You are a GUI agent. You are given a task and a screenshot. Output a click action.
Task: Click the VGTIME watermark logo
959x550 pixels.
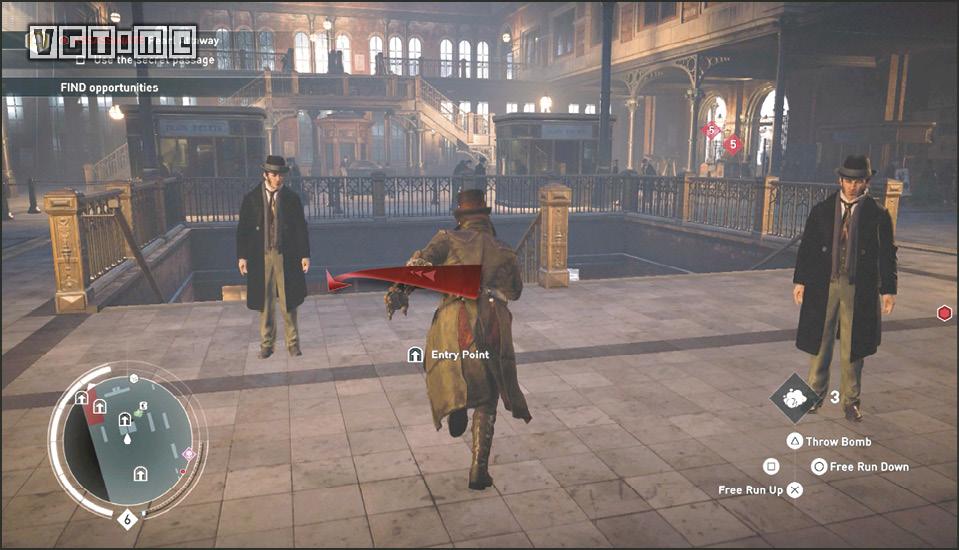112,41
